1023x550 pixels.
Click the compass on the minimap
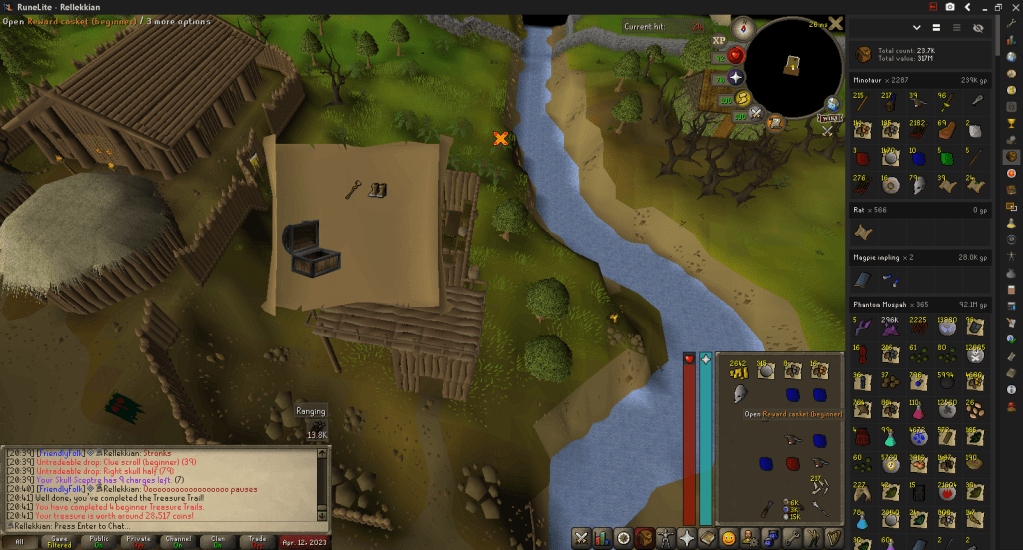pos(741,27)
